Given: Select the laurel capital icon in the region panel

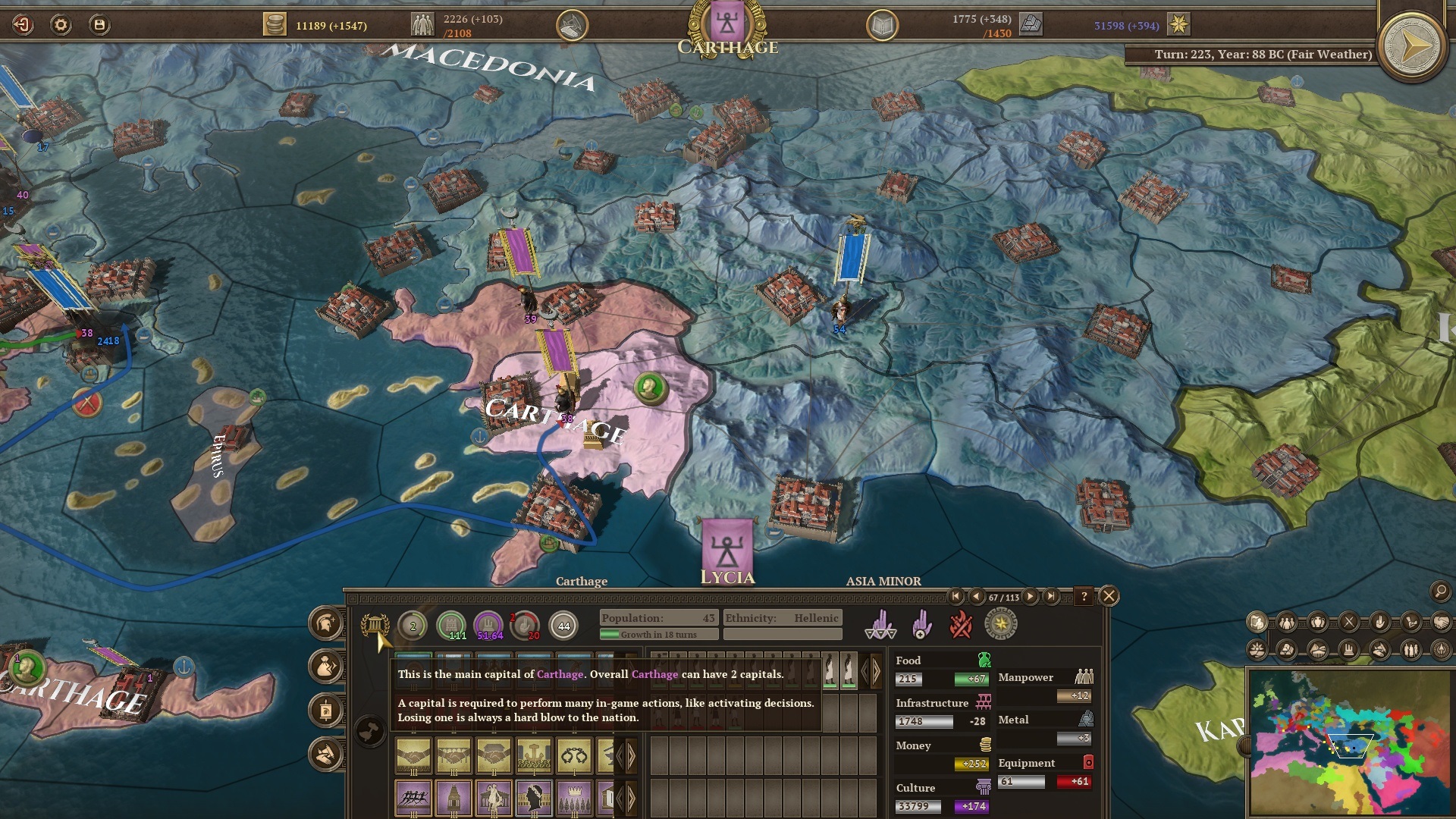Looking at the screenshot, I should point(376,626).
